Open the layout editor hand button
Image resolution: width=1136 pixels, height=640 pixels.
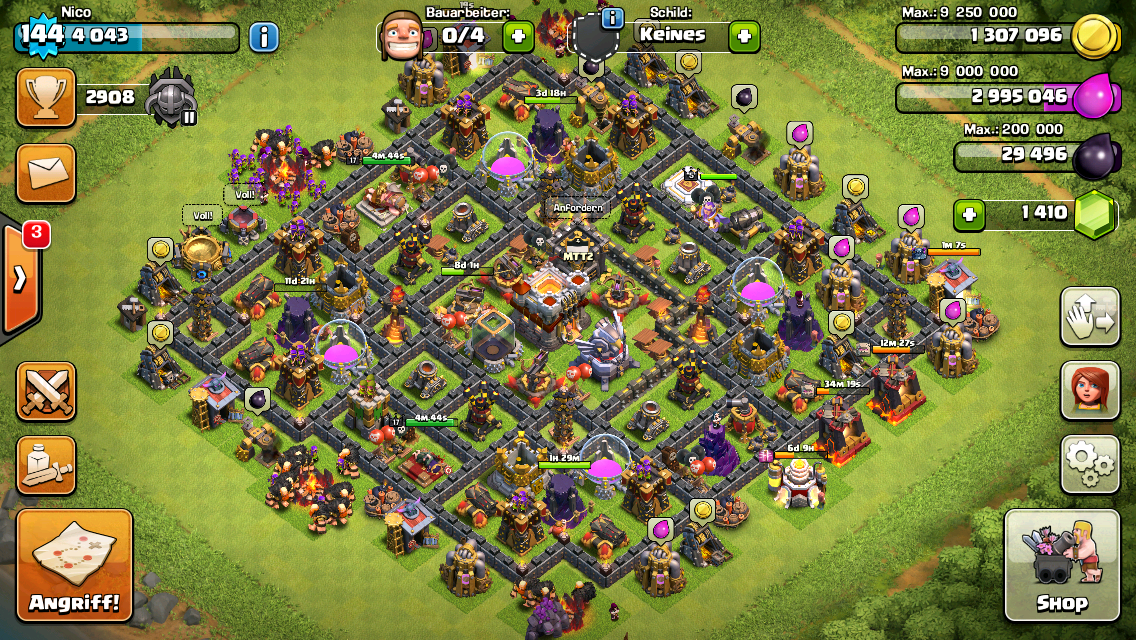[x=1089, y=316]
